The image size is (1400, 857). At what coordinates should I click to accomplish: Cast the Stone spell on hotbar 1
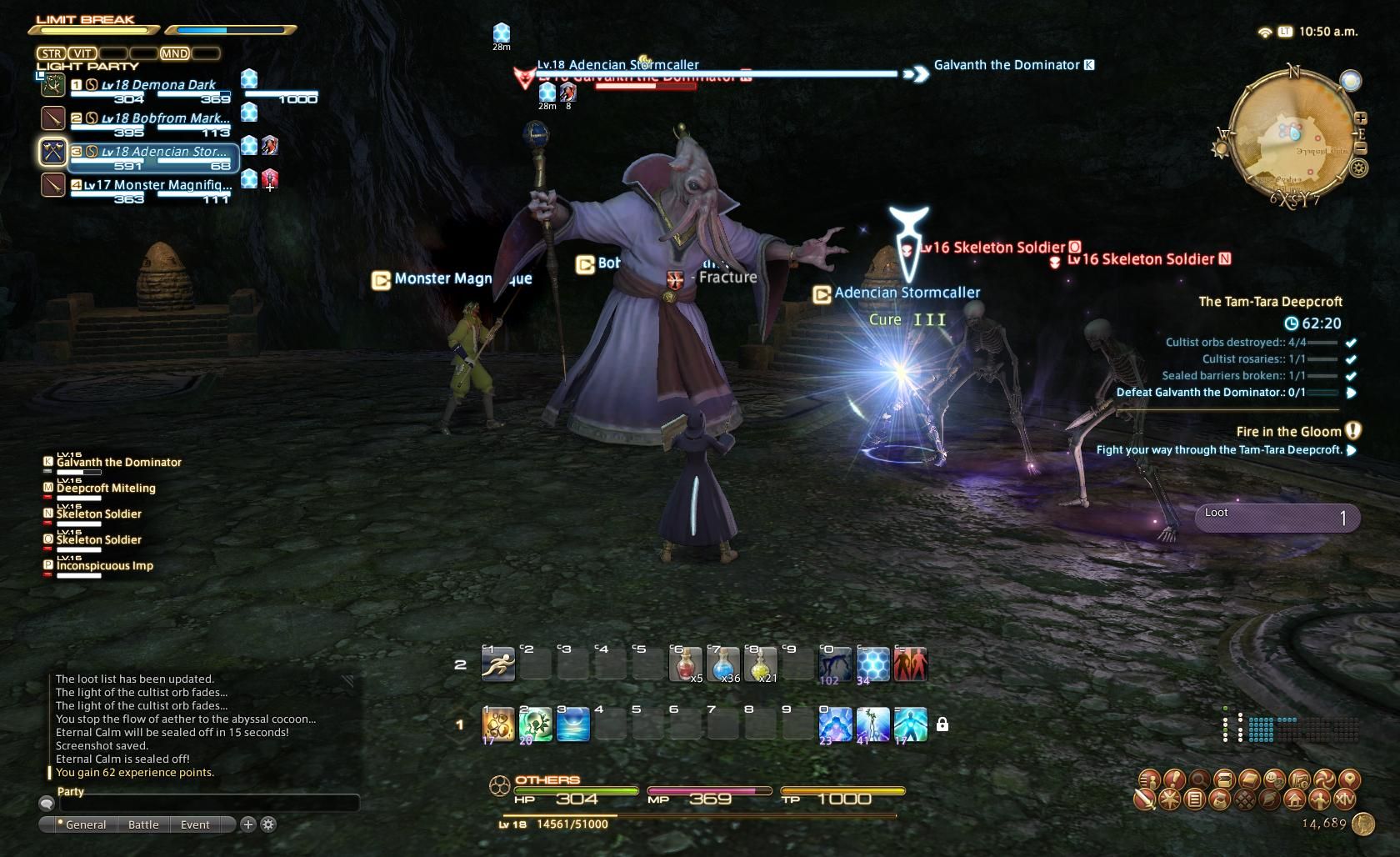point(497,724)
